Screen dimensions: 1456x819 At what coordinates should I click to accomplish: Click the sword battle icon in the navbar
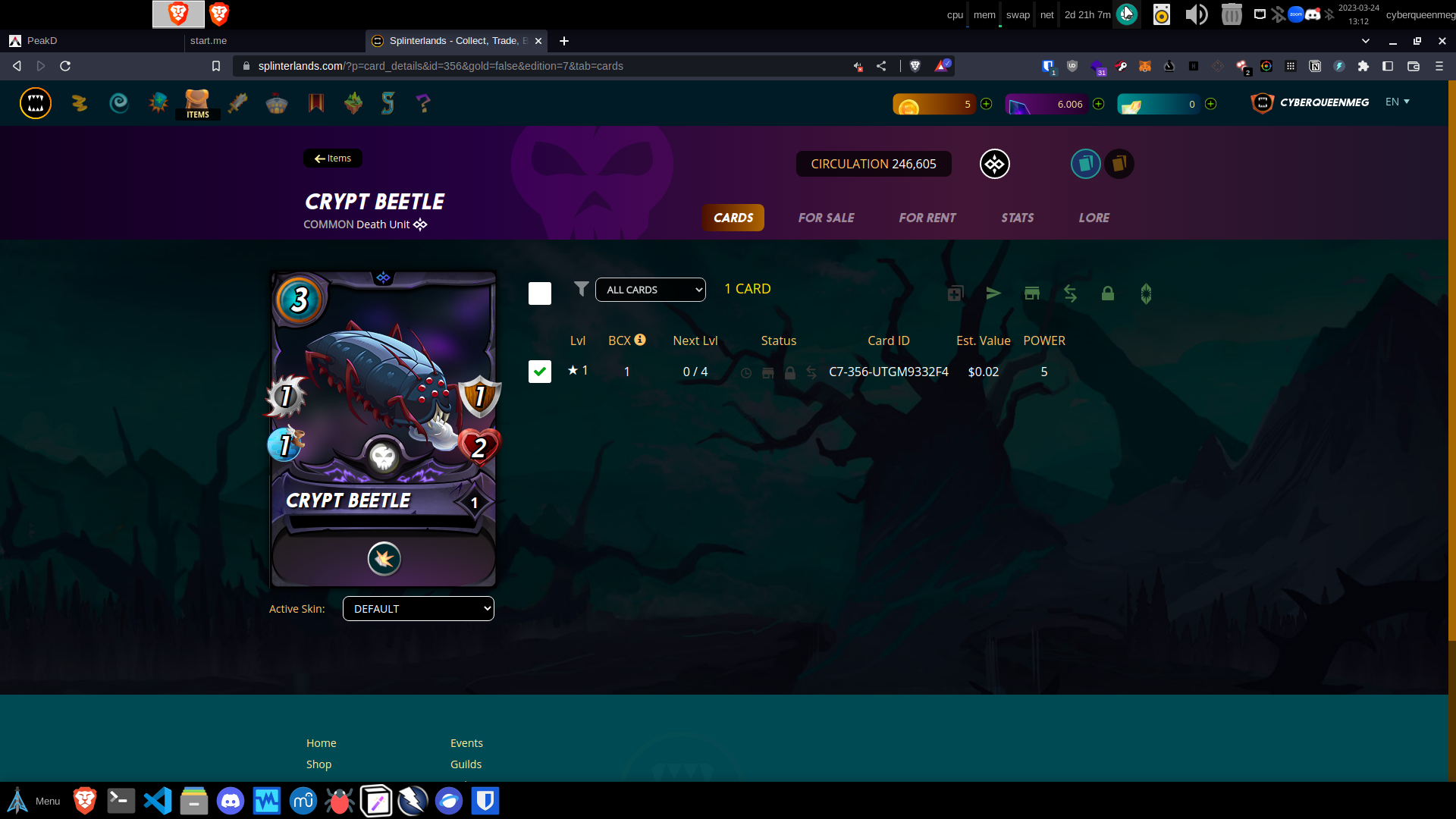click(237, 102)
